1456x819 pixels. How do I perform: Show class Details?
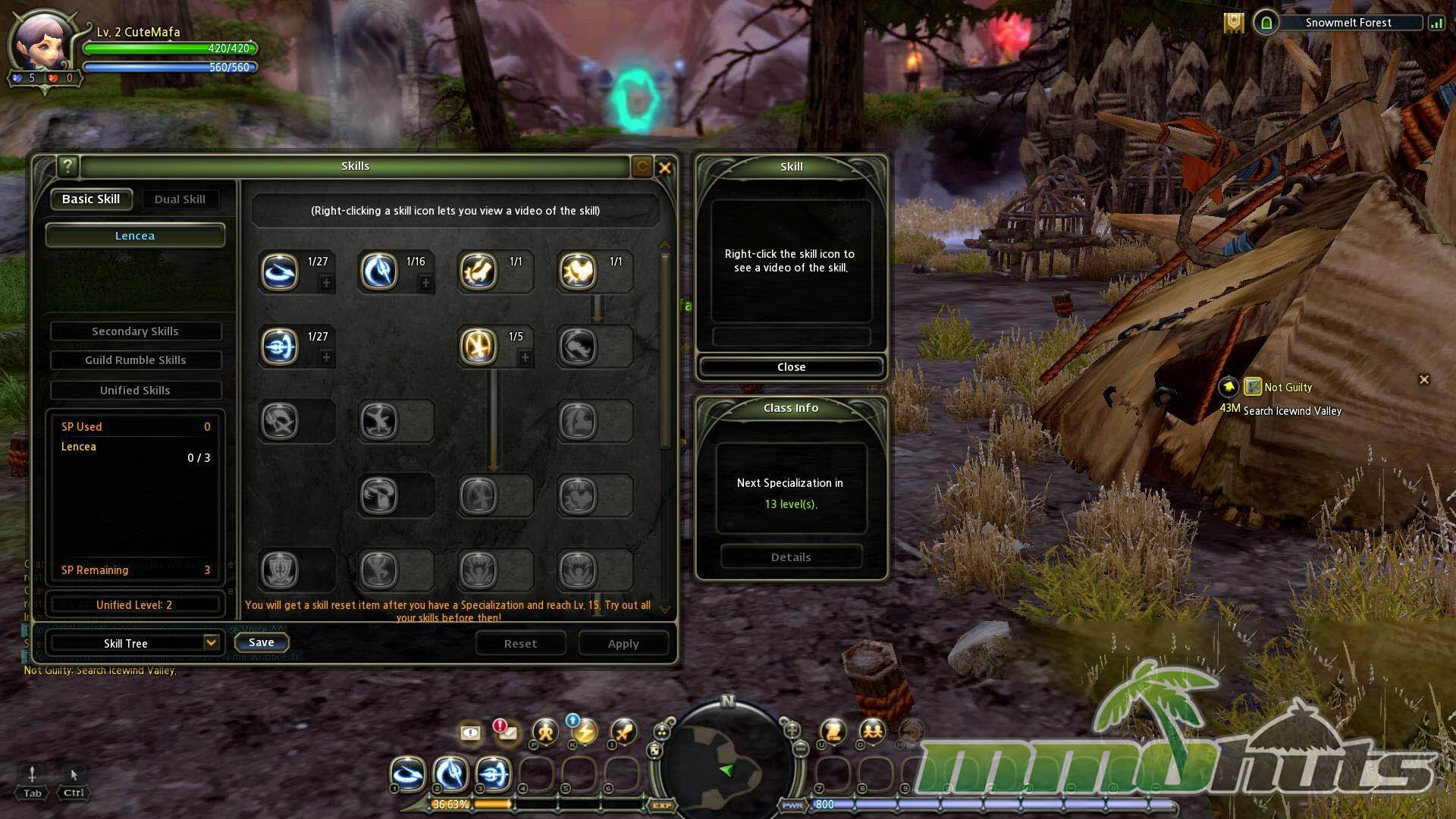(791, 557)
